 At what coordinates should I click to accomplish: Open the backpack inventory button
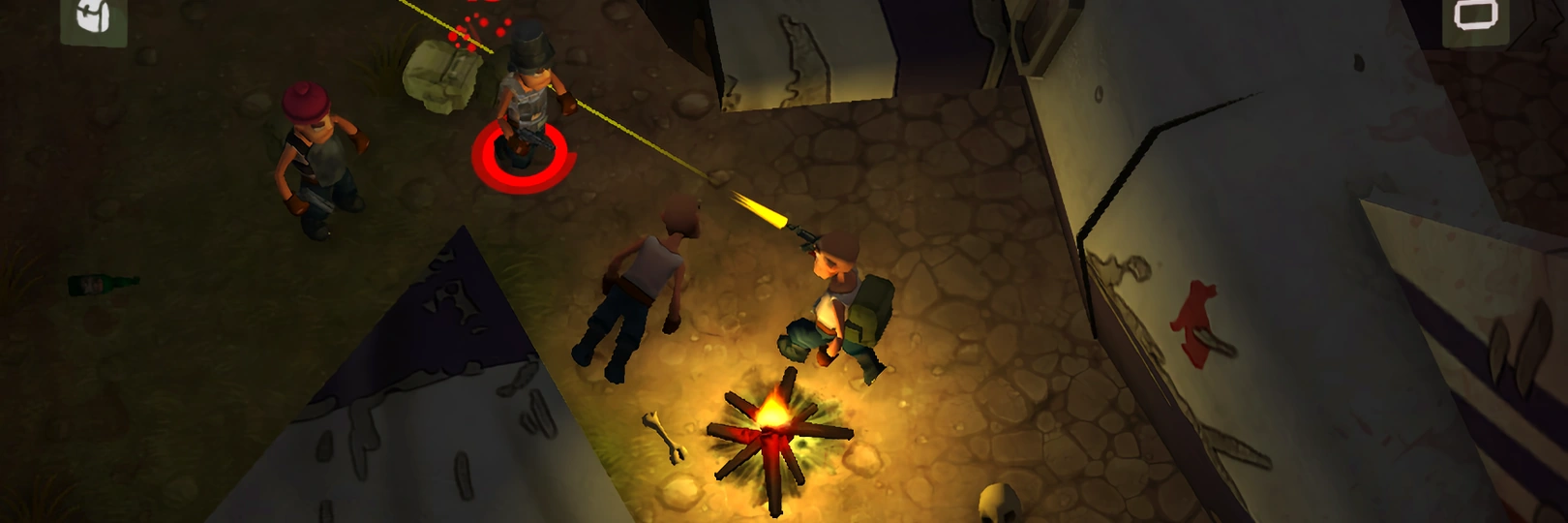pyautogui.click(x=94, y=18)
